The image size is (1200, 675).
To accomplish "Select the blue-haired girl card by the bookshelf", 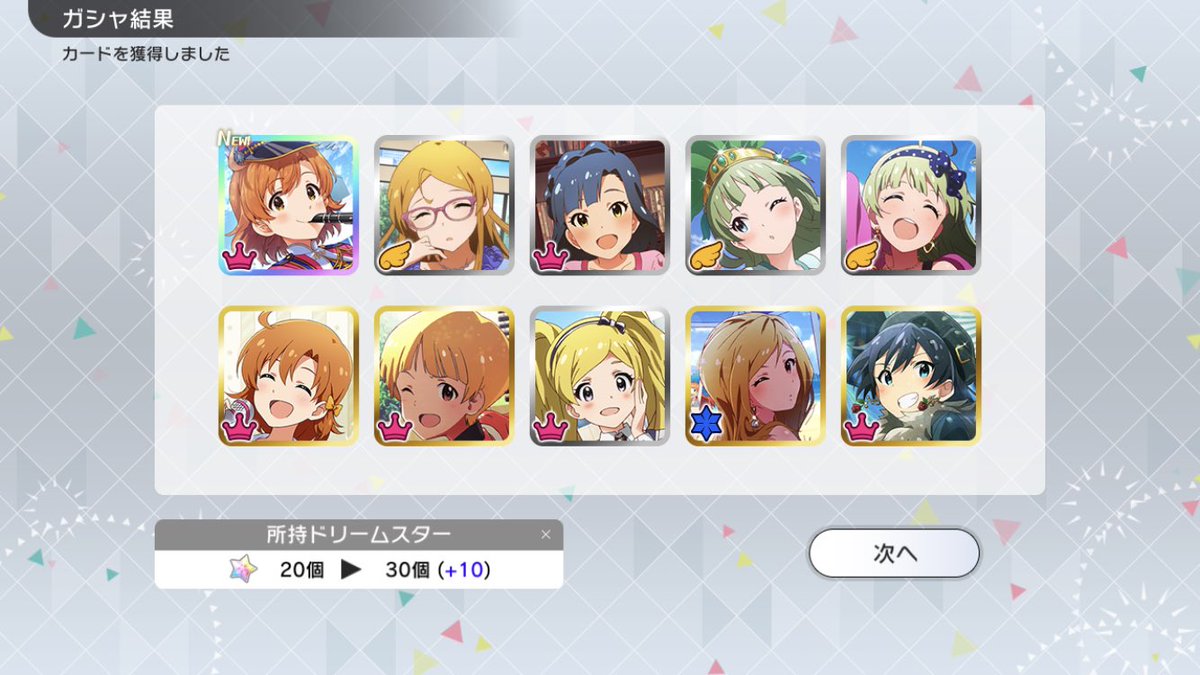I will 599,205.
